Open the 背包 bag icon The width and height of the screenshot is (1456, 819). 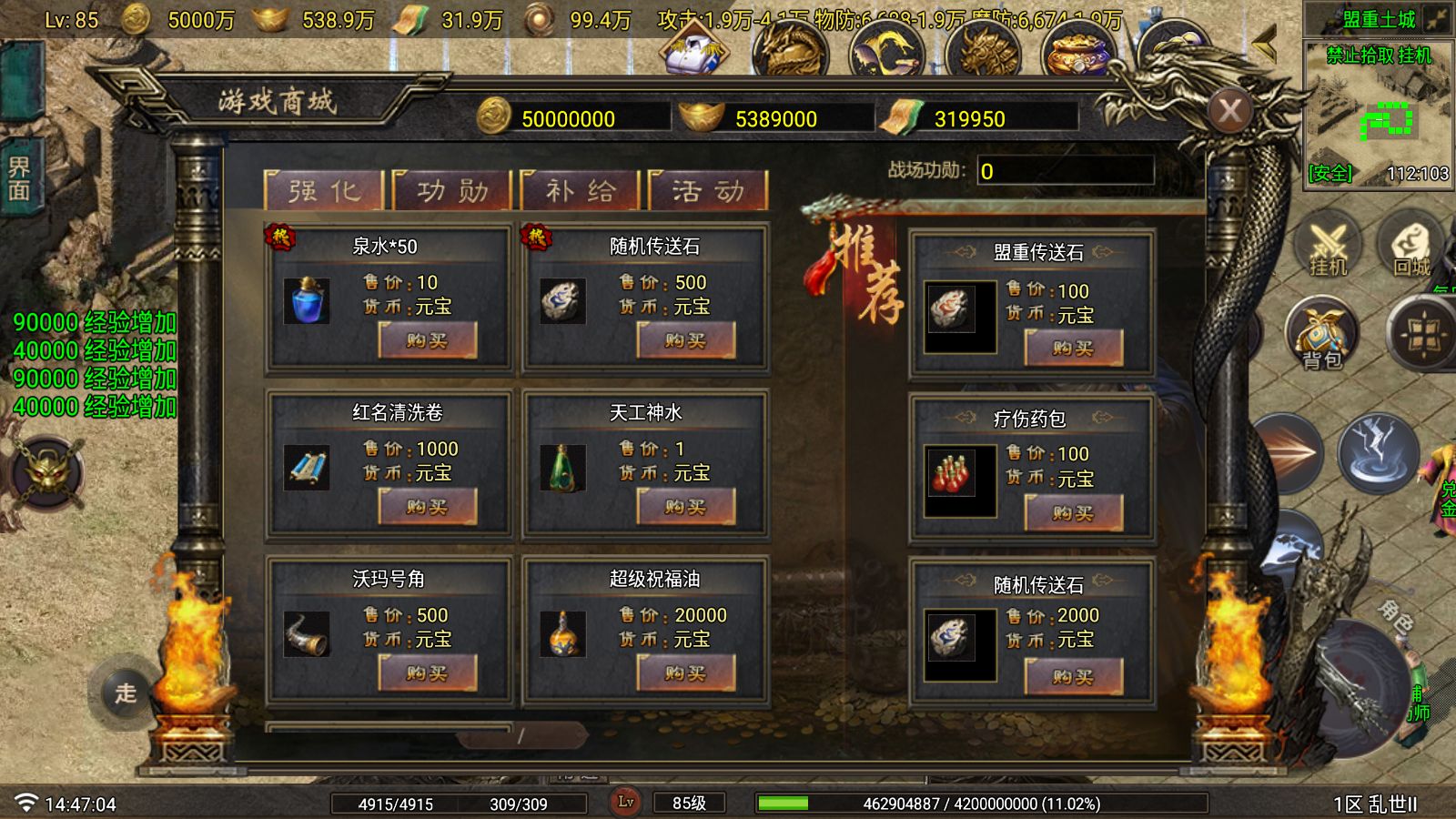tap(1321, 334)
